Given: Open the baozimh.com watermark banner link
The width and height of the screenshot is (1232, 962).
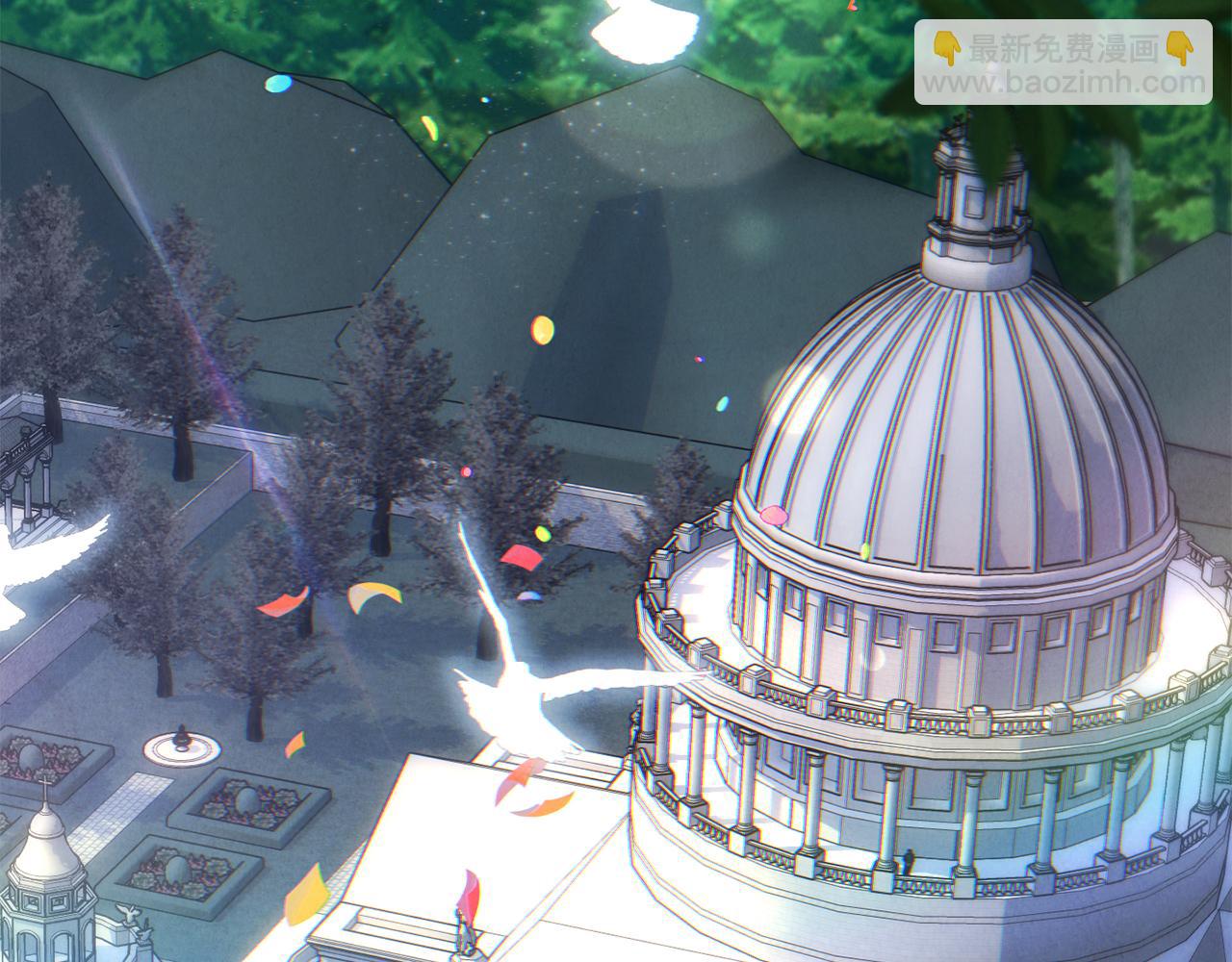Looking at the screenshot, I should [1063, 63].
